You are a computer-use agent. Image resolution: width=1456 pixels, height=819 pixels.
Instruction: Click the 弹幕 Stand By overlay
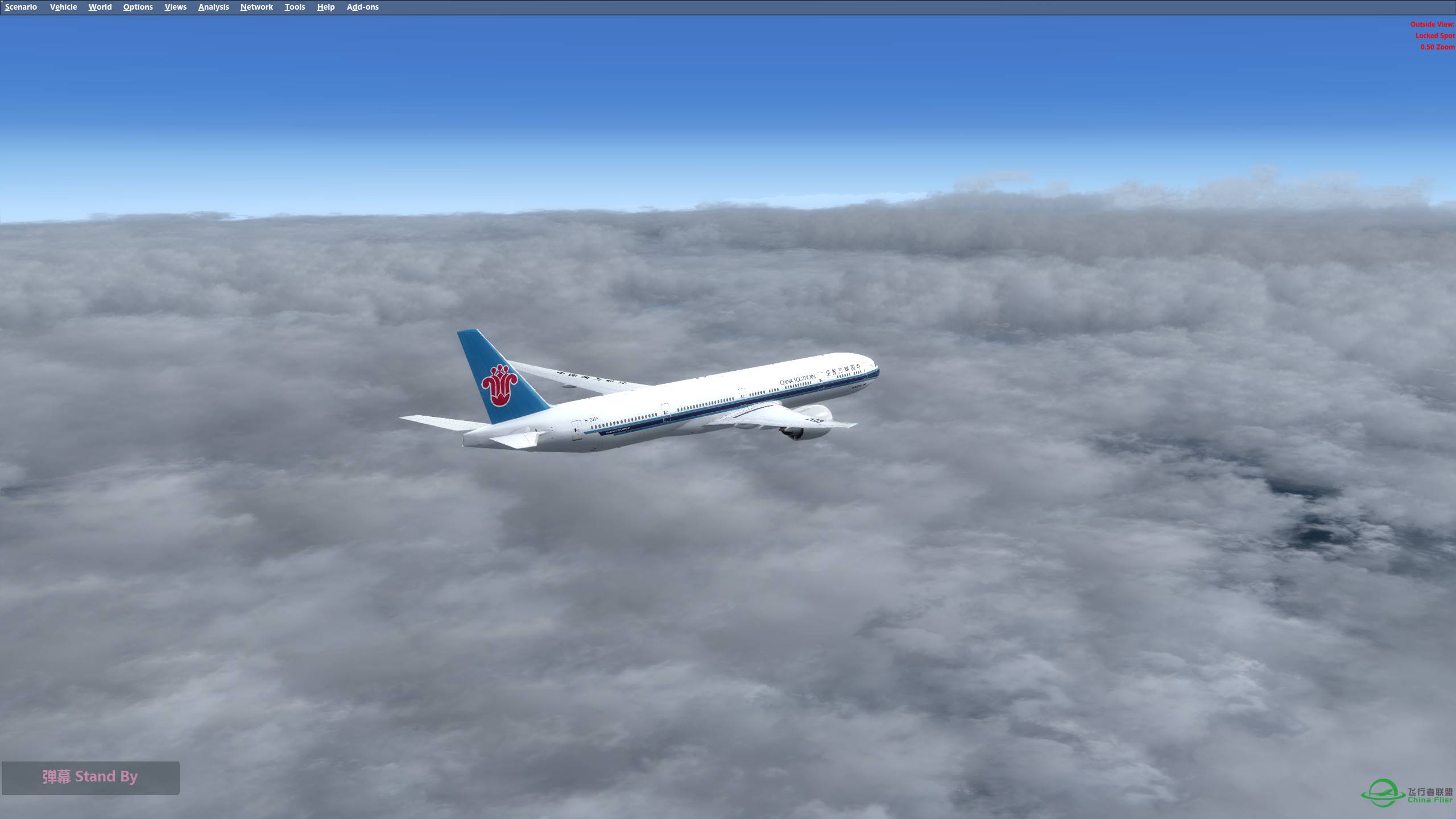point(91,777)
